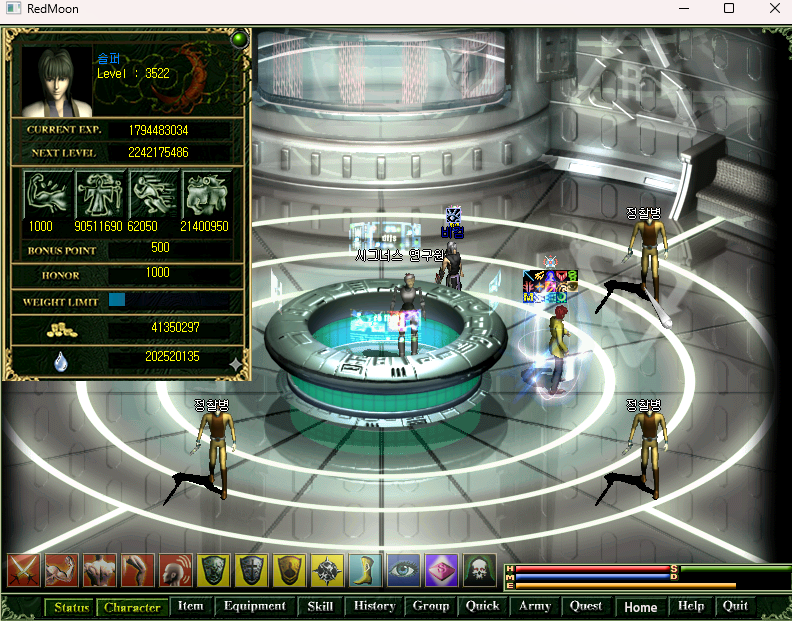Open the Group menu
This screenshot has width=792, height=621.
(431, 606)
